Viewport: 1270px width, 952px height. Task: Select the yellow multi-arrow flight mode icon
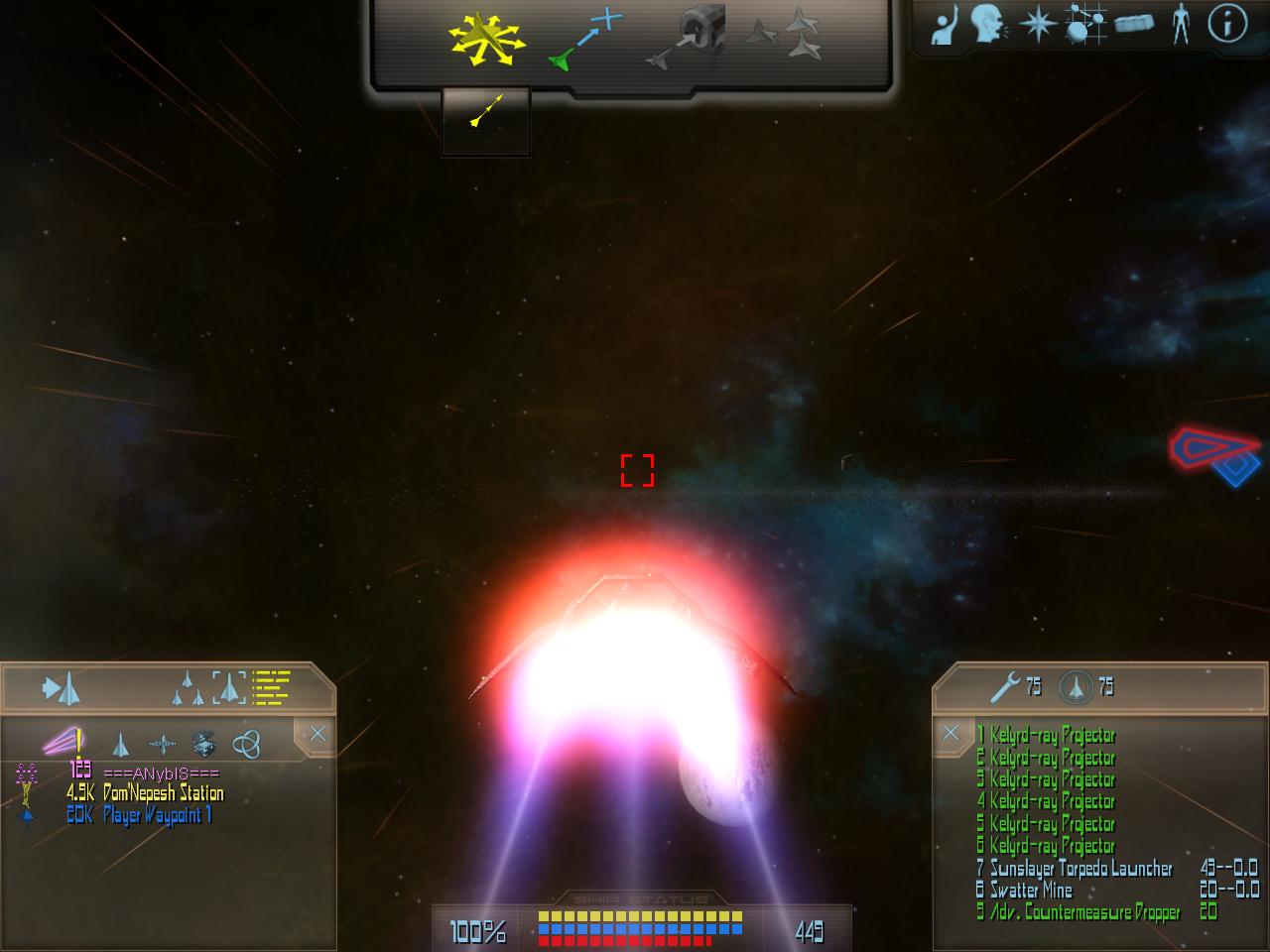pyautogui.click(x=484, y=40)
